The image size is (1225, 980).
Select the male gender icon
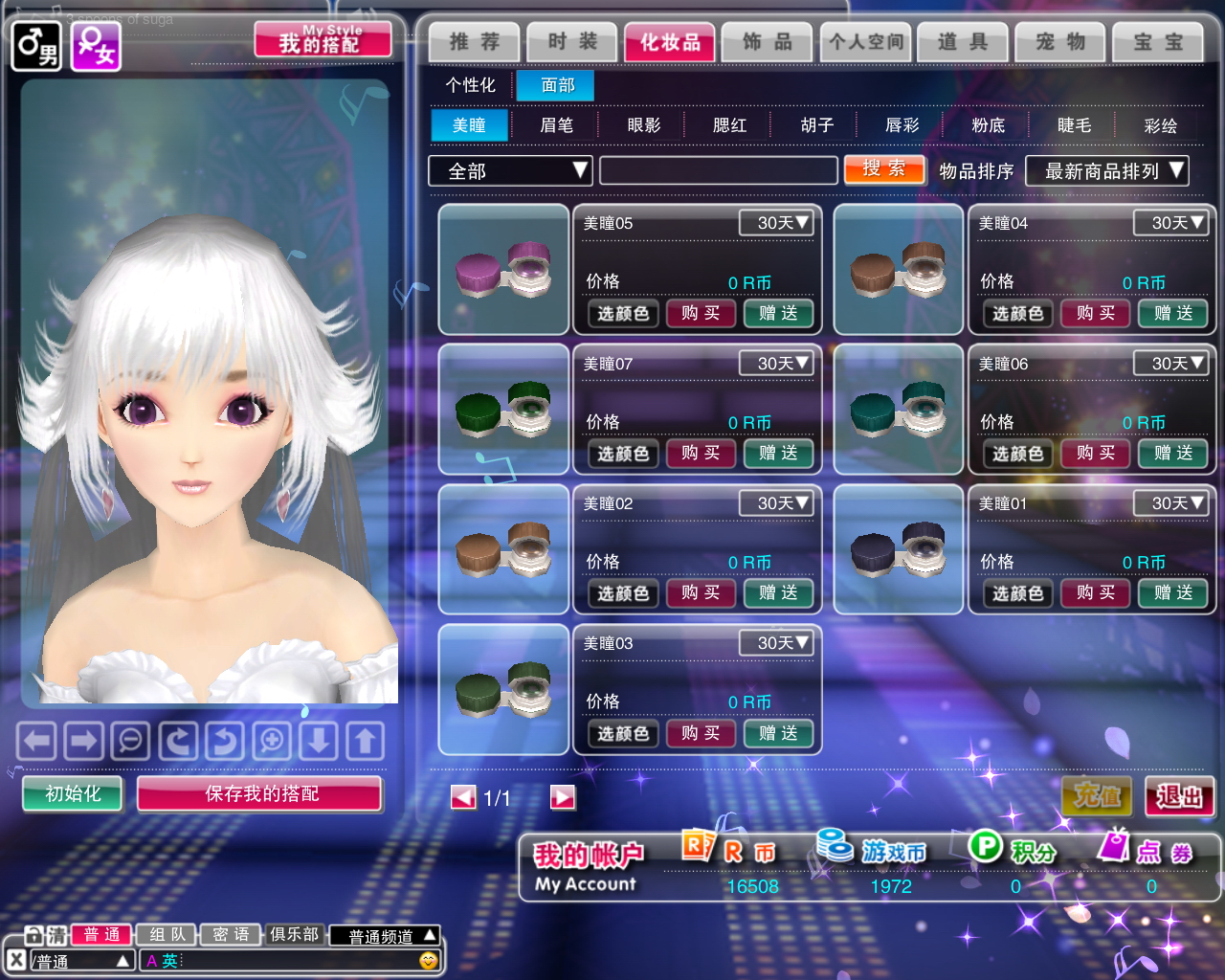36,45
